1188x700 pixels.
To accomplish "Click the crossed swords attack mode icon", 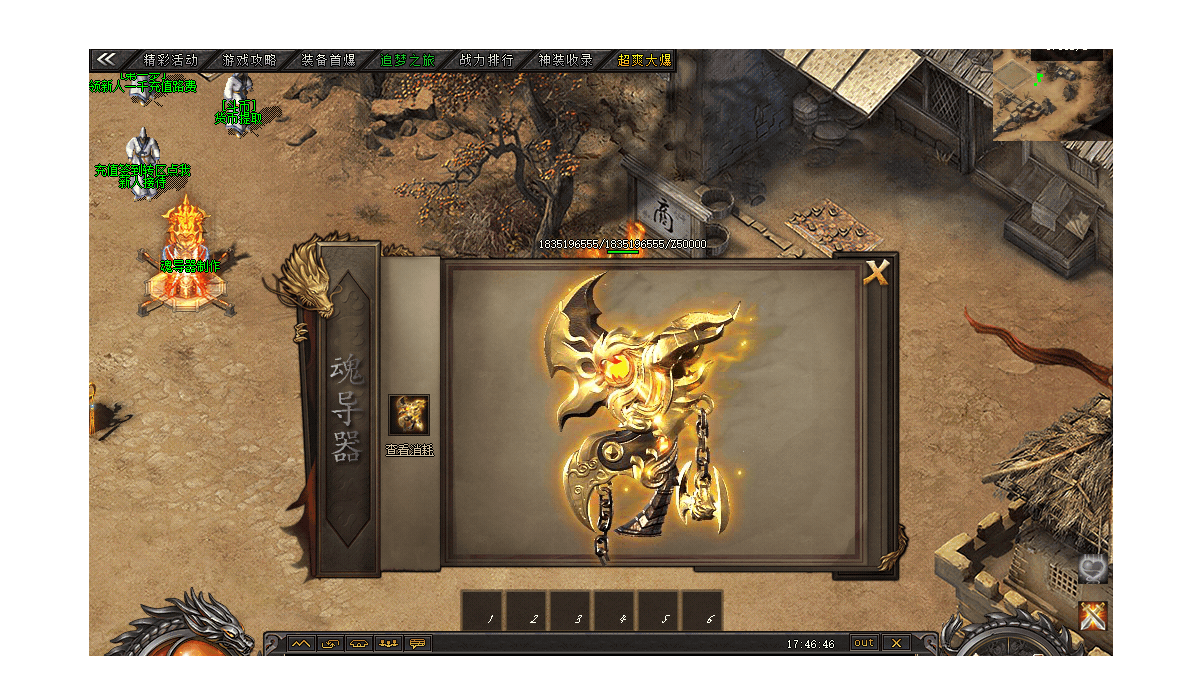I will (1094, 616).
